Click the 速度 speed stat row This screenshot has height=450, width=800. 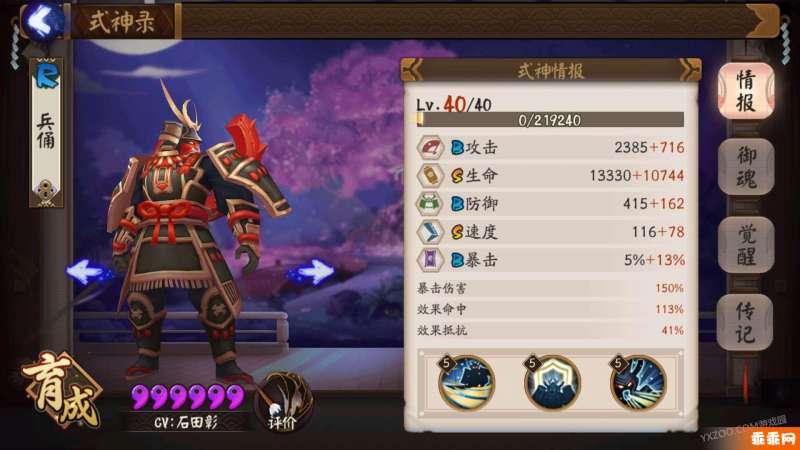click(550, 232)
